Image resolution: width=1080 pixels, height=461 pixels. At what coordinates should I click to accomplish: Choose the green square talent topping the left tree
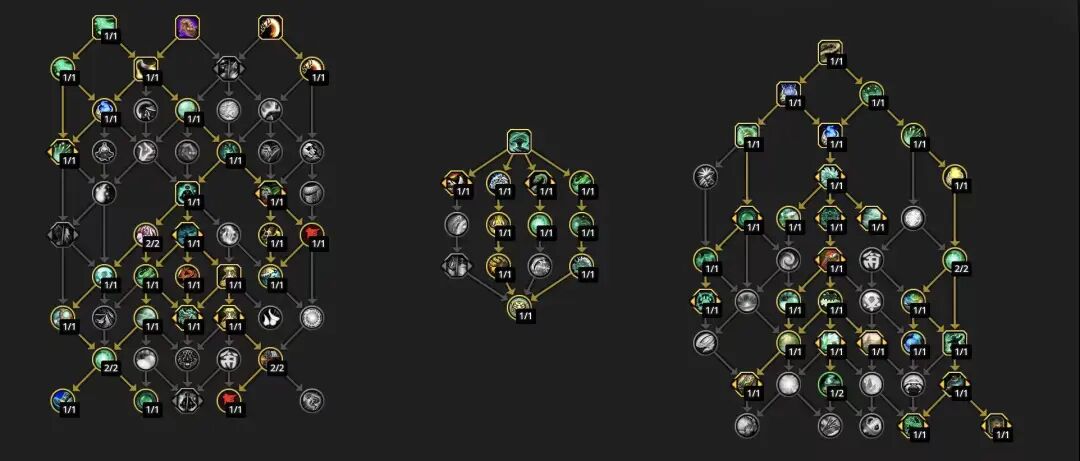[104, 27]
